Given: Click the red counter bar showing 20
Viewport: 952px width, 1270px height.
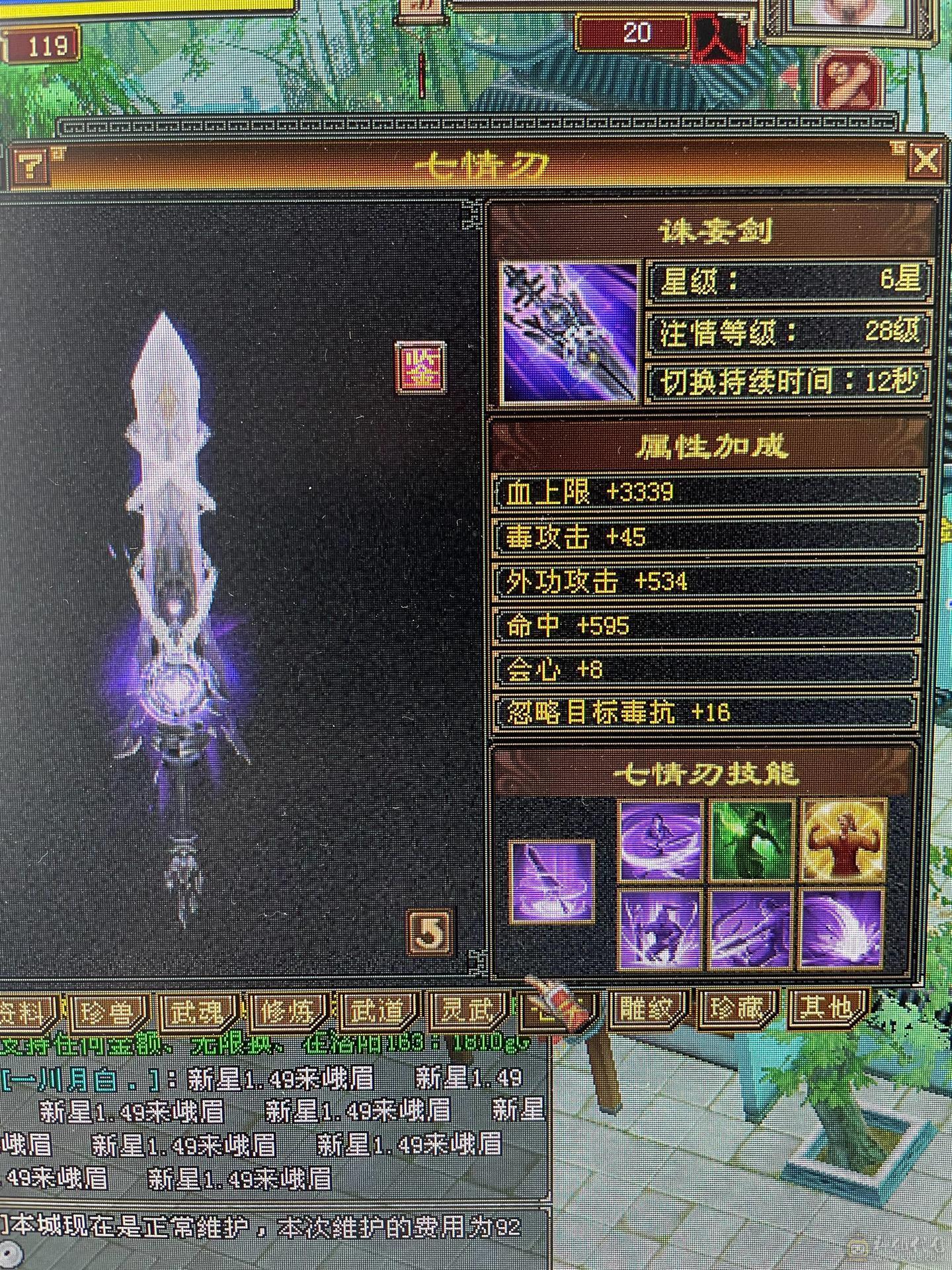Looking at the screenshot, I should pyautogui.click(x=631, y=30).
